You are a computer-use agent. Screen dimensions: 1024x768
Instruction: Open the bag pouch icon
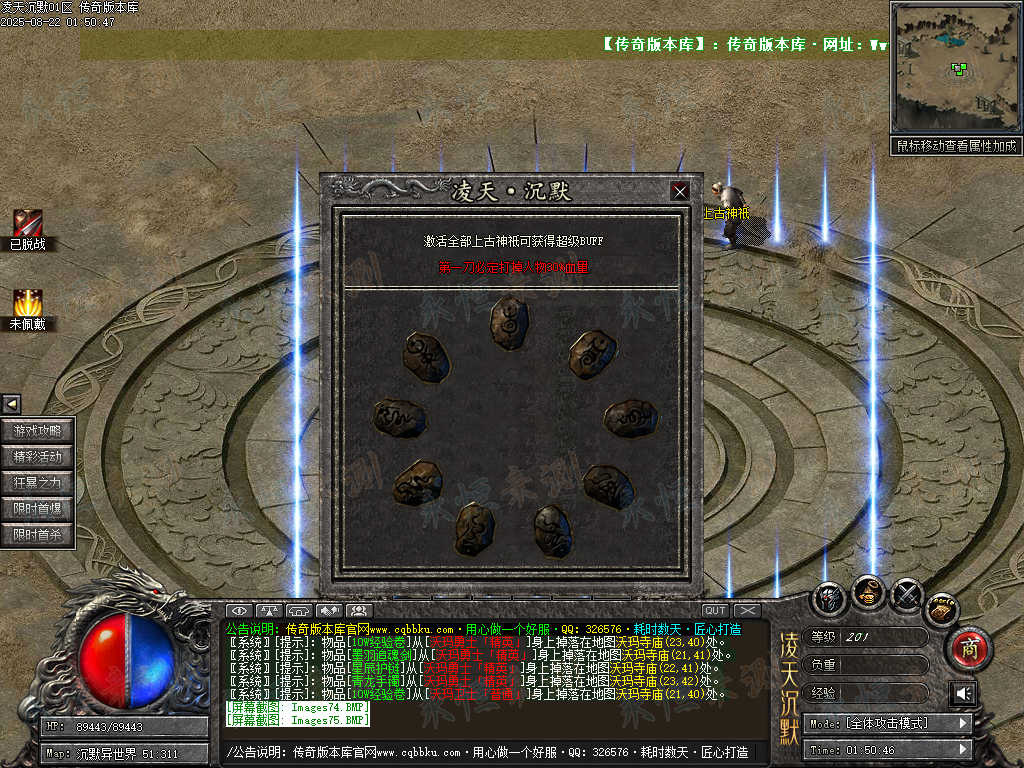tap(867, 592)
